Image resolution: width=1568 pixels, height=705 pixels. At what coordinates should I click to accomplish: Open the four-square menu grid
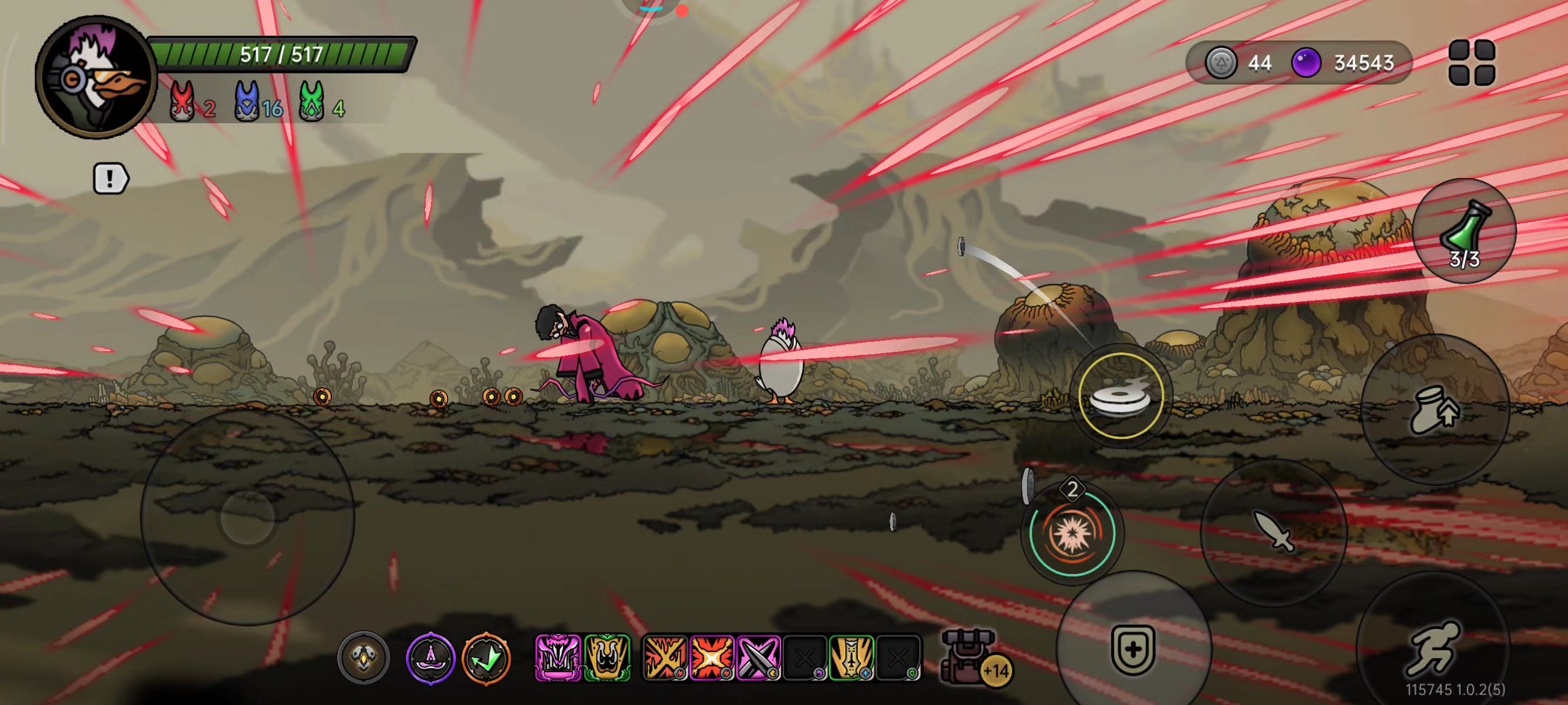click(1471, 63)
